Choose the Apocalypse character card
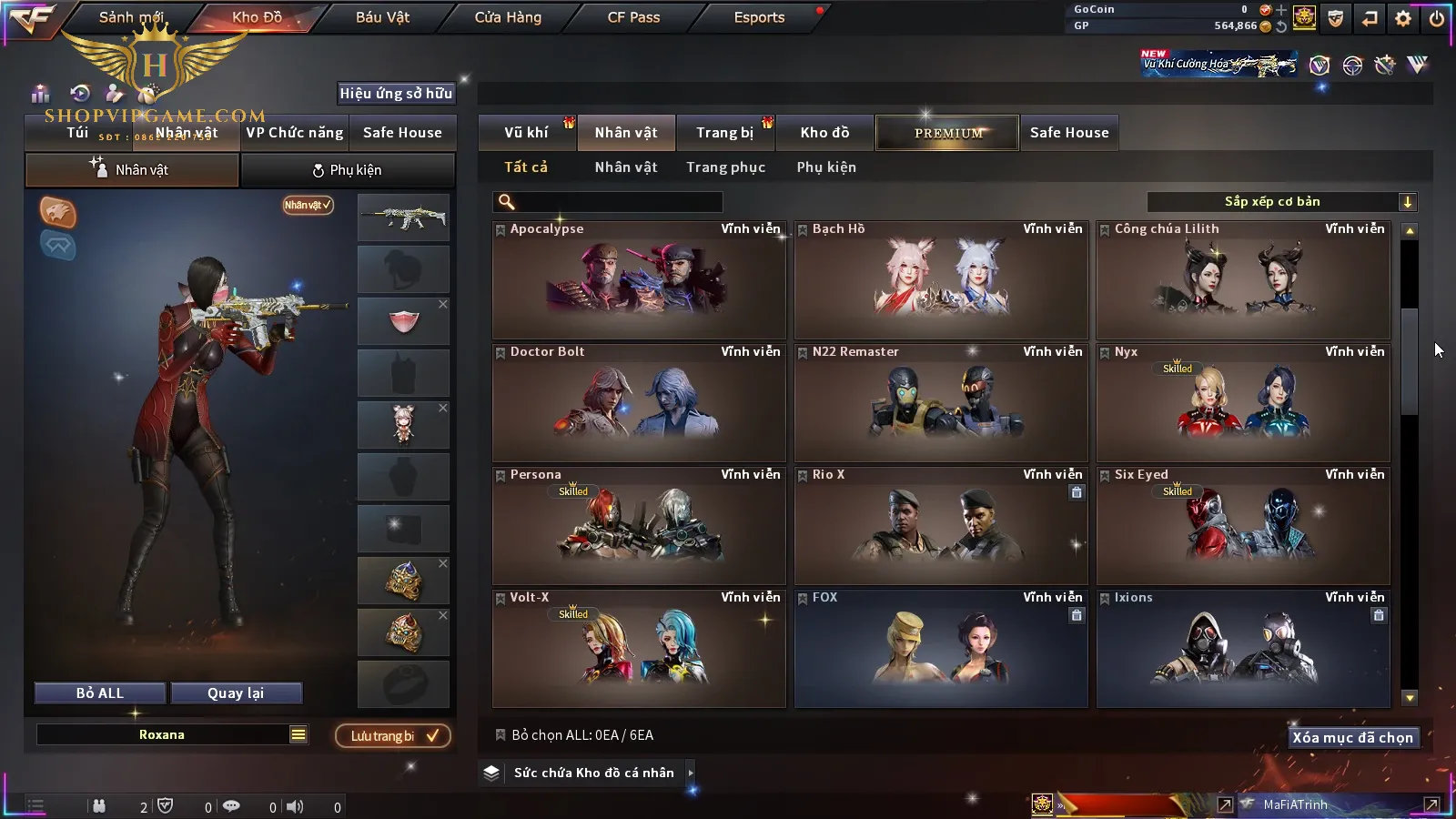The height and width of the screenshot is (819, 1456). (639, 280)
